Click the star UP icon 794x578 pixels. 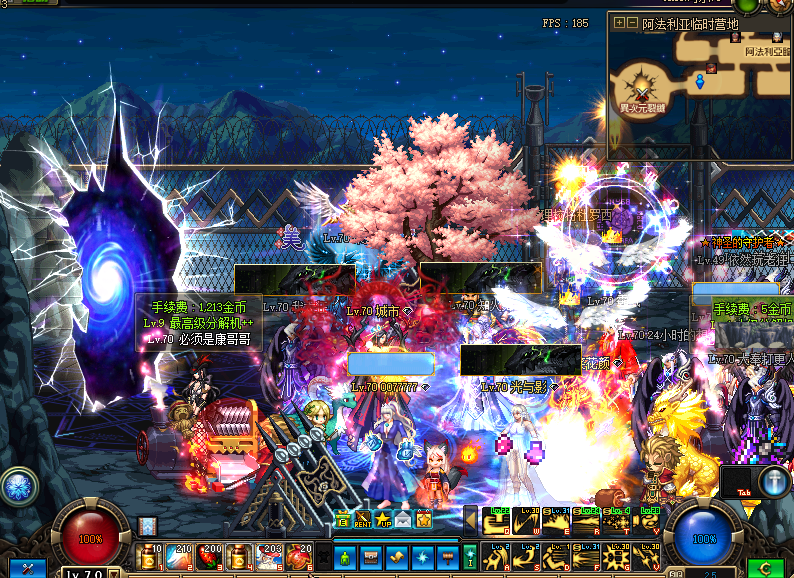[383, 519]
